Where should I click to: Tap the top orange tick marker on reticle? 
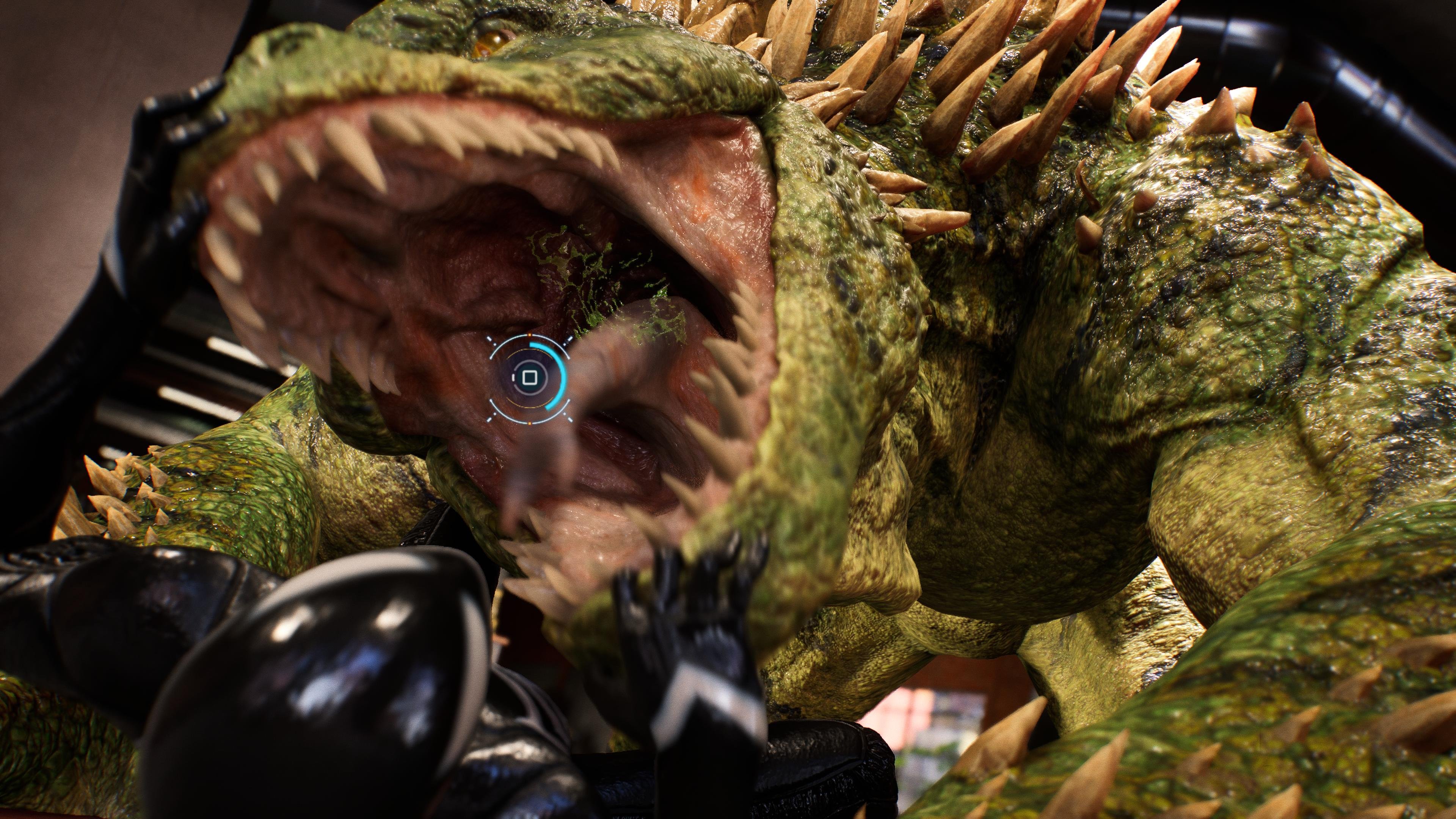530,334
